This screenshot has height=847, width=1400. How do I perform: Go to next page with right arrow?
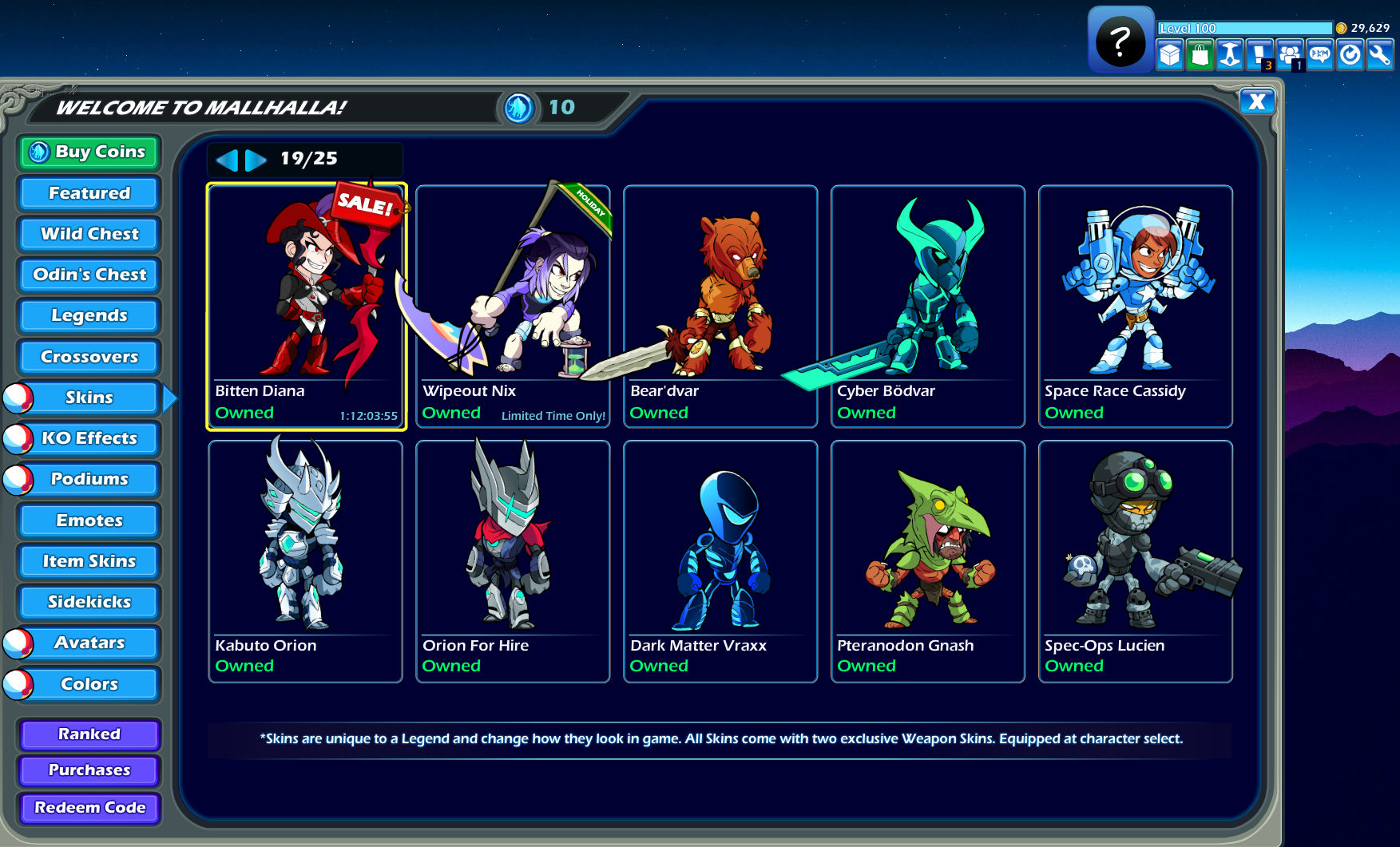254,159
